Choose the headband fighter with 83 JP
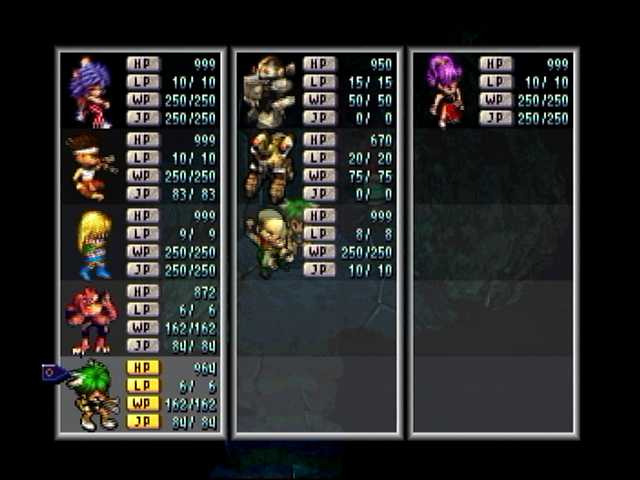640x480 pixels. [92, 166]
